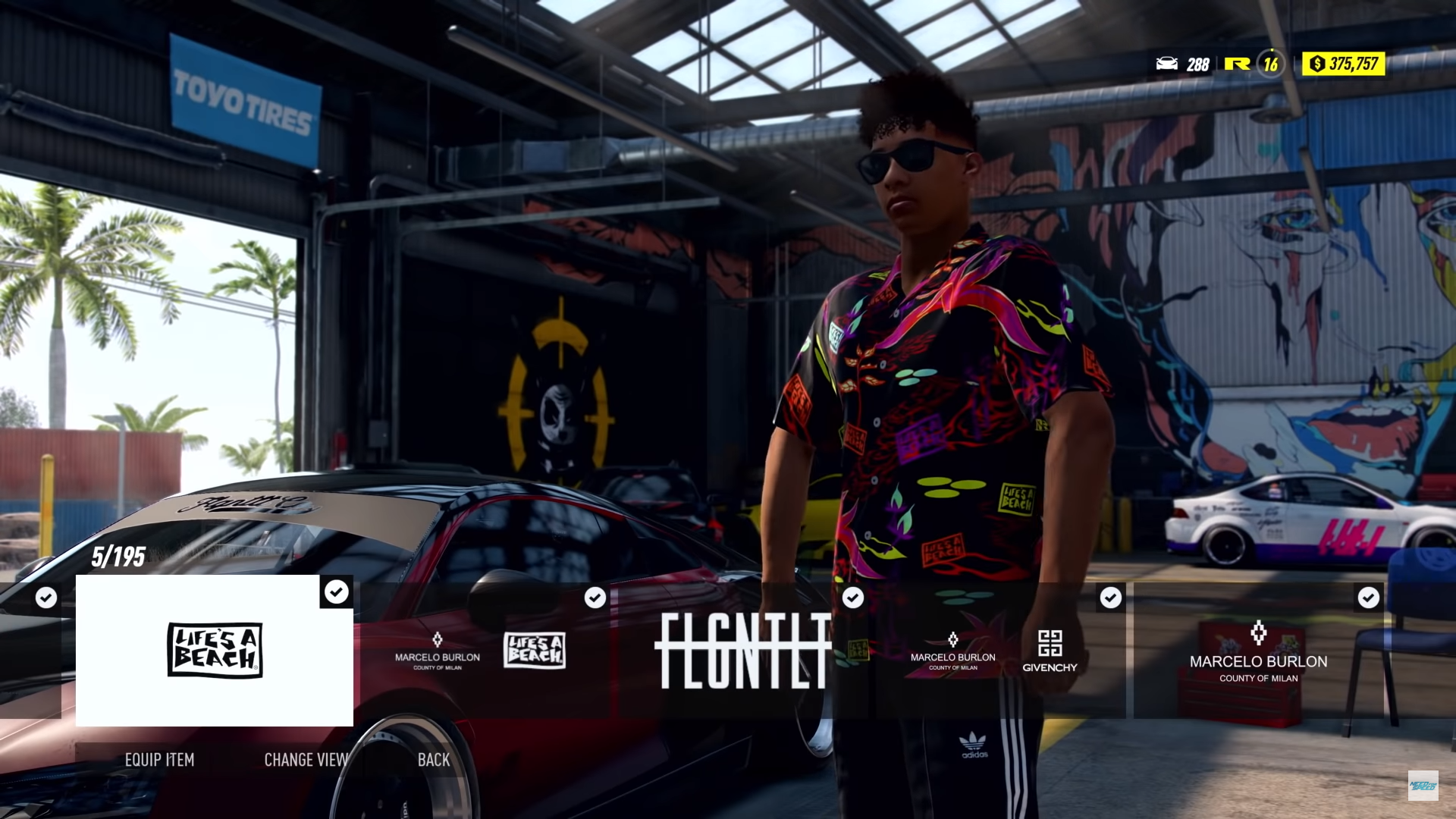Screen dimensions: 1456x819
Task: Click the yellow R reputation icon
Action: 1235,65
